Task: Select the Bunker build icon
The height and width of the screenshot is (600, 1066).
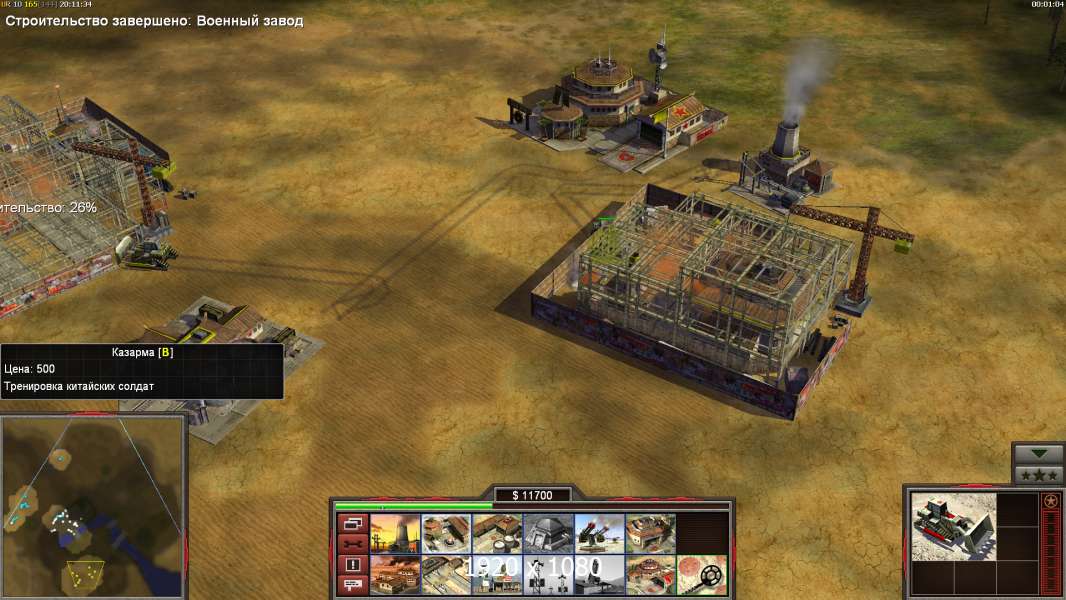Action: click(x=548, y=533)
